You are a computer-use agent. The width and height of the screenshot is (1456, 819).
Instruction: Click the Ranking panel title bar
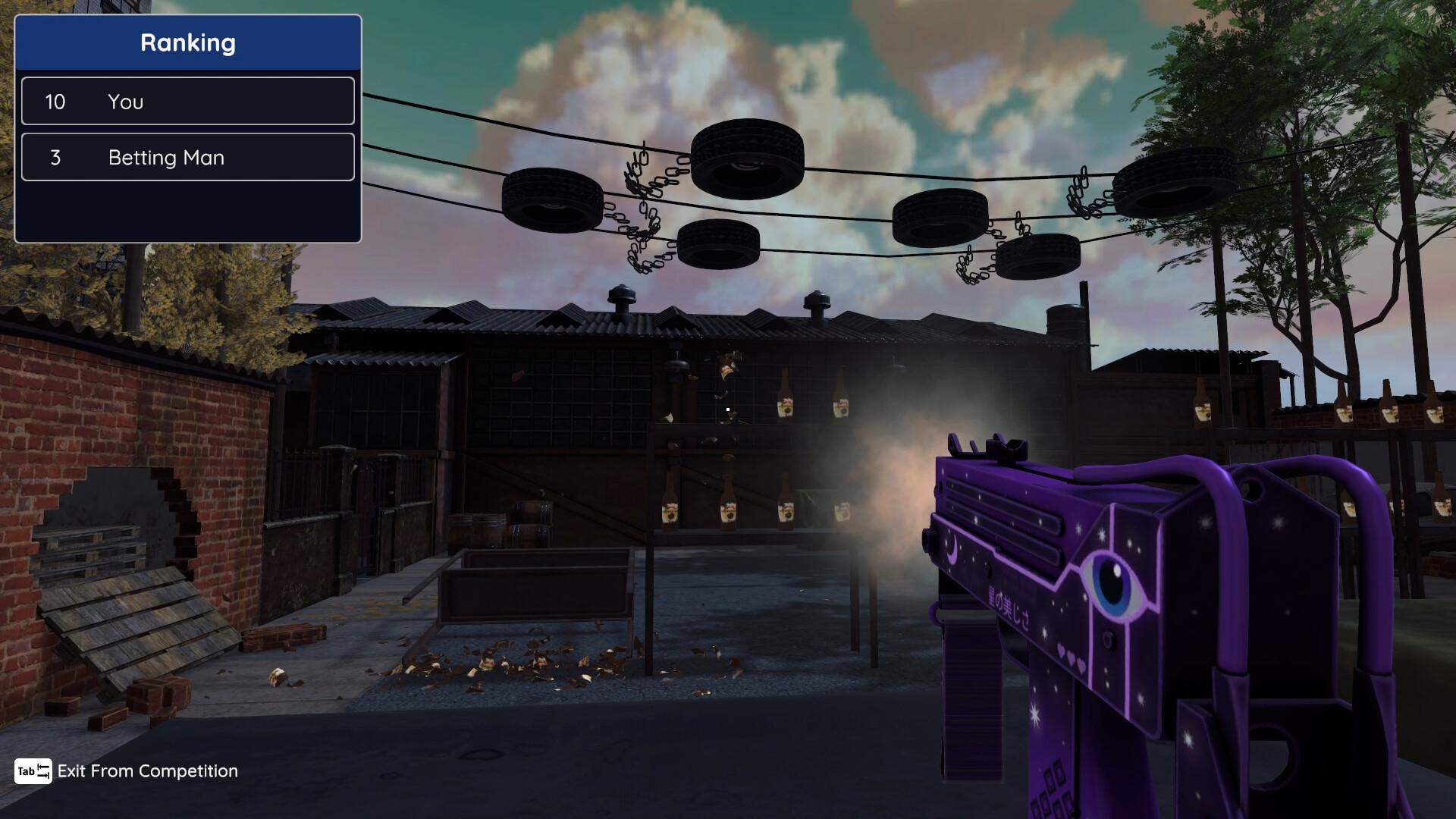click(188, 42)
